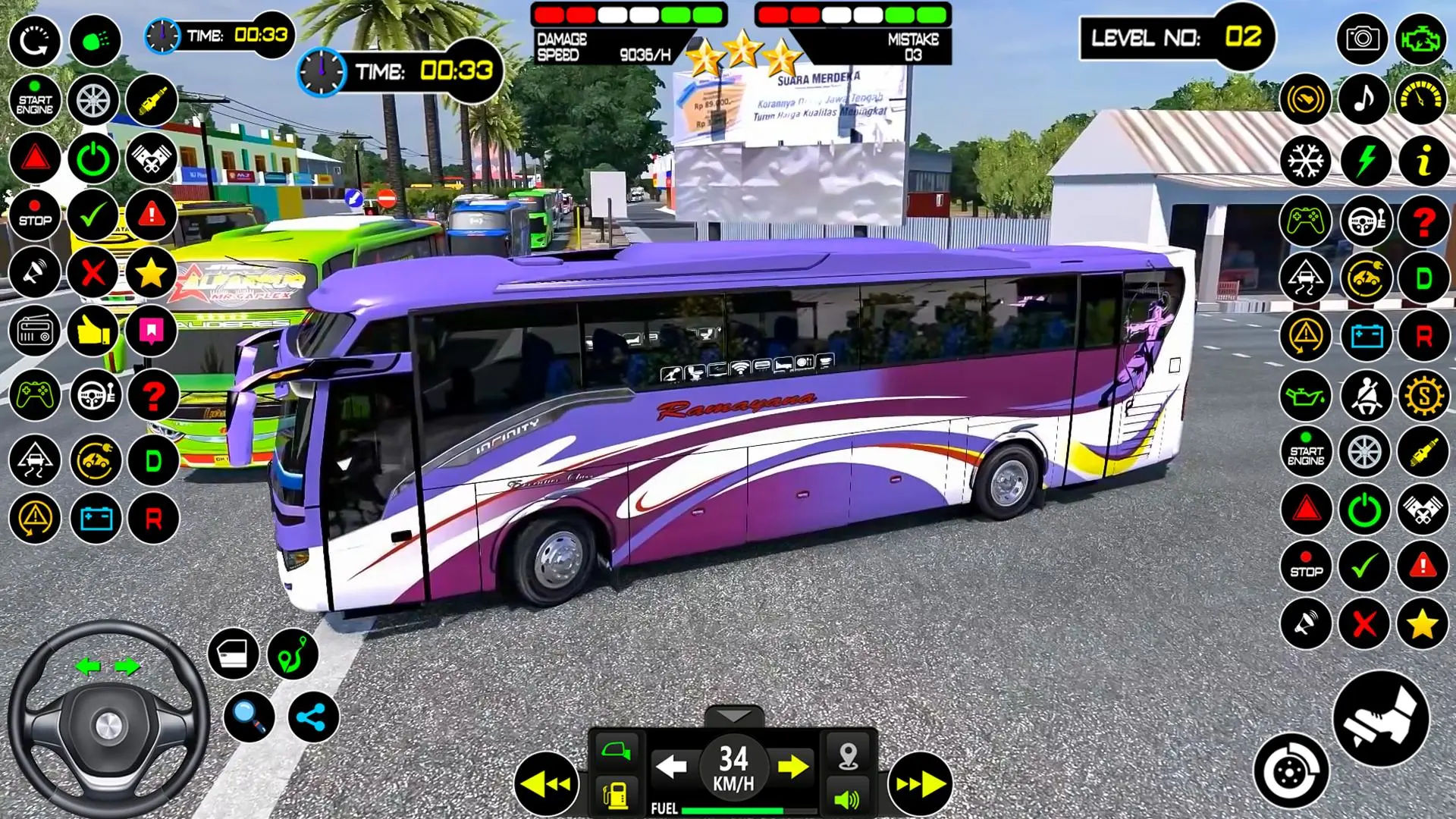1456x819 pixels.
Task: Step on the accelerator pedal button
Action: coord(1380,718)
